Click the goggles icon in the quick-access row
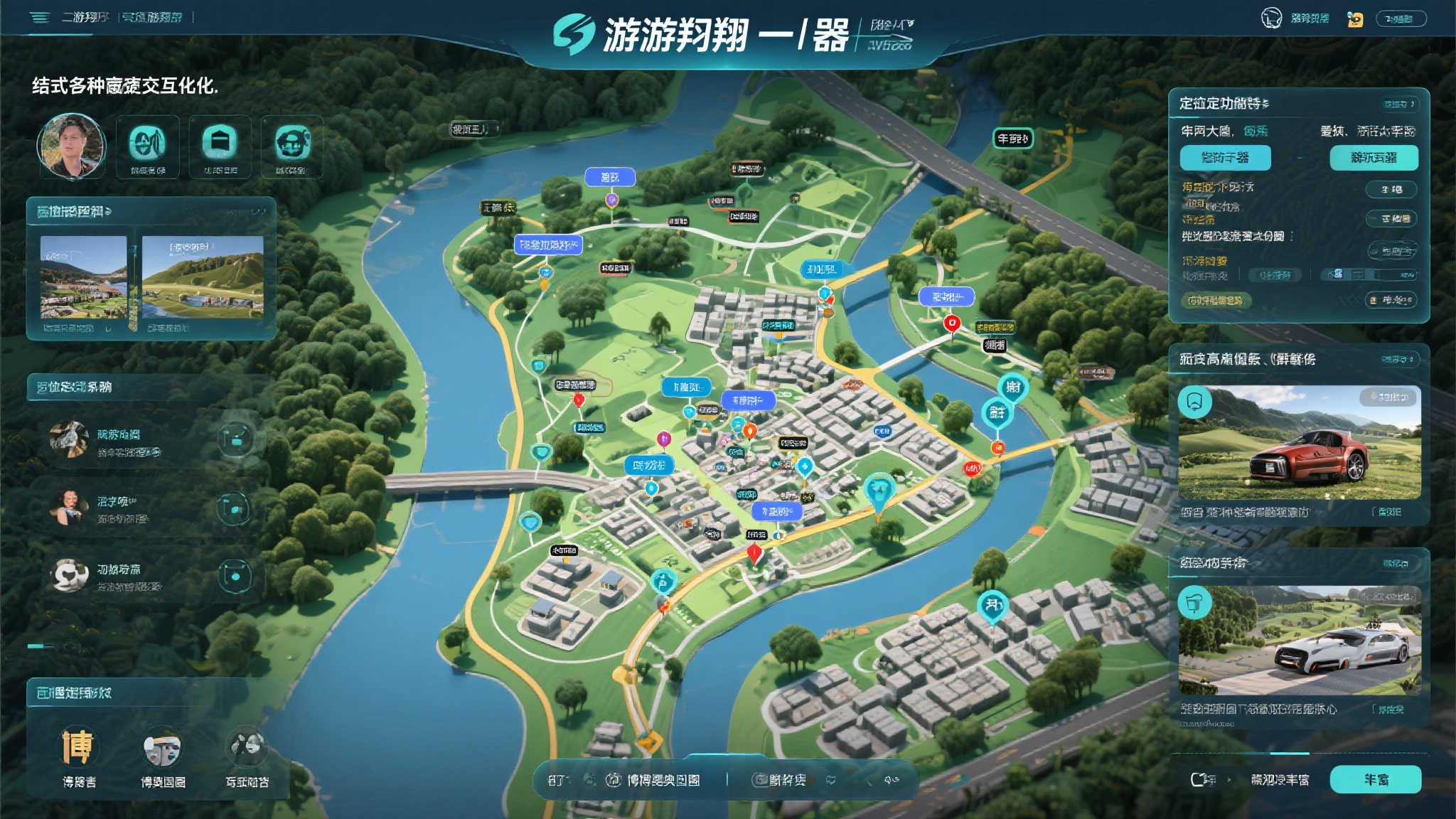 click(x=291, y=142)
